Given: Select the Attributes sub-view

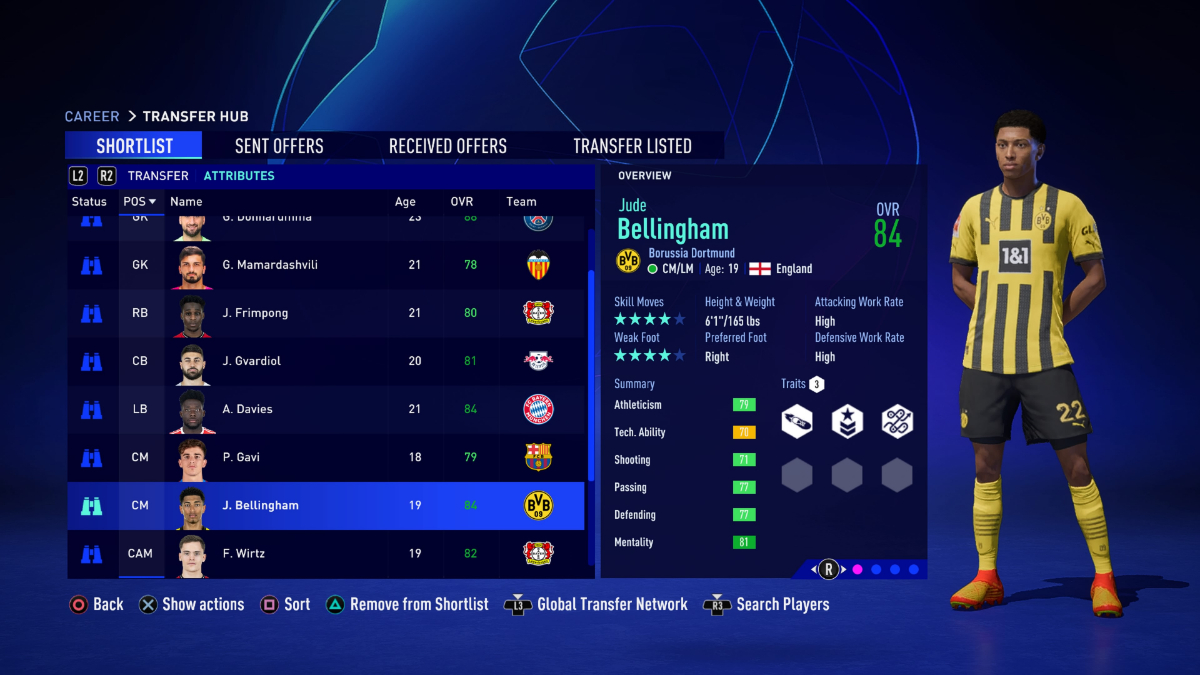Looking at the screenshot, I should (239, 176).
